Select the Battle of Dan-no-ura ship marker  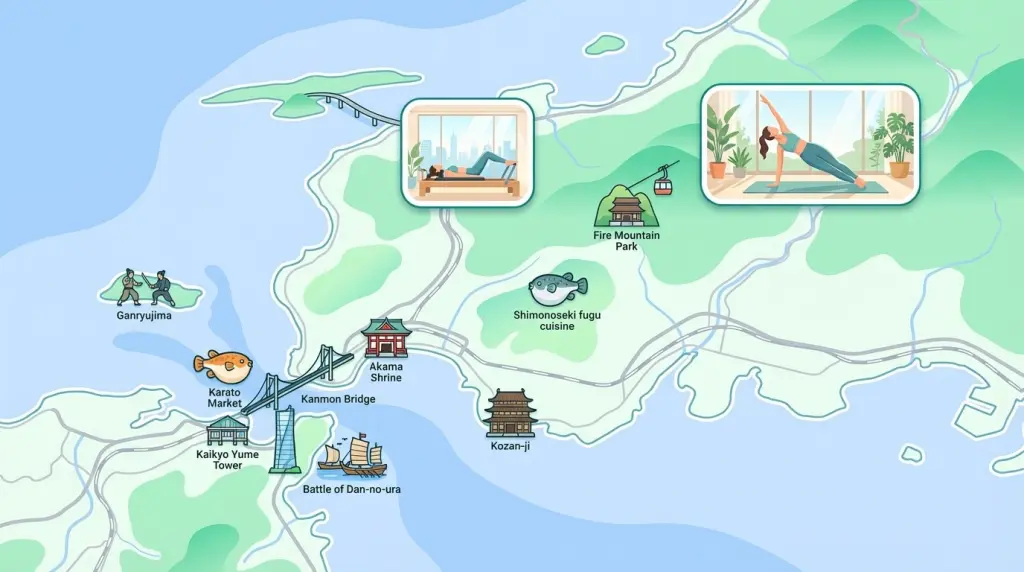352,456
